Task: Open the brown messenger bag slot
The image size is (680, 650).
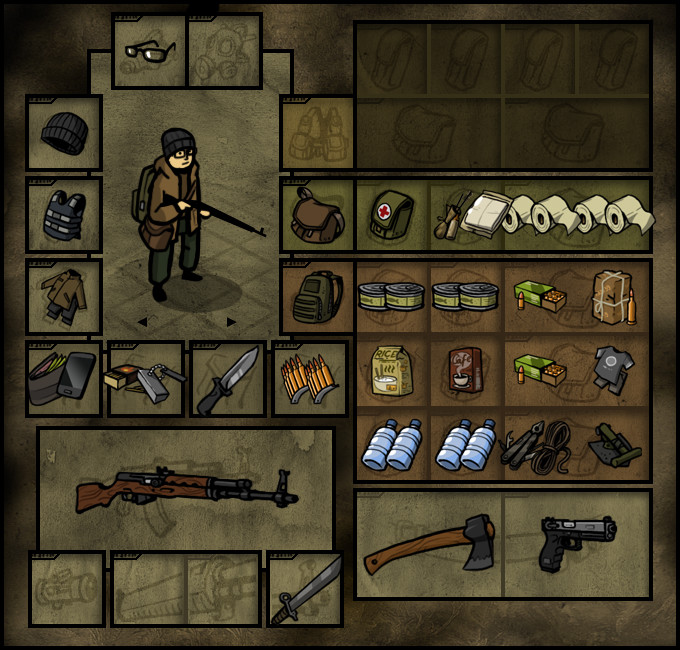Action: pyautogui.click(x=317, y=215)
